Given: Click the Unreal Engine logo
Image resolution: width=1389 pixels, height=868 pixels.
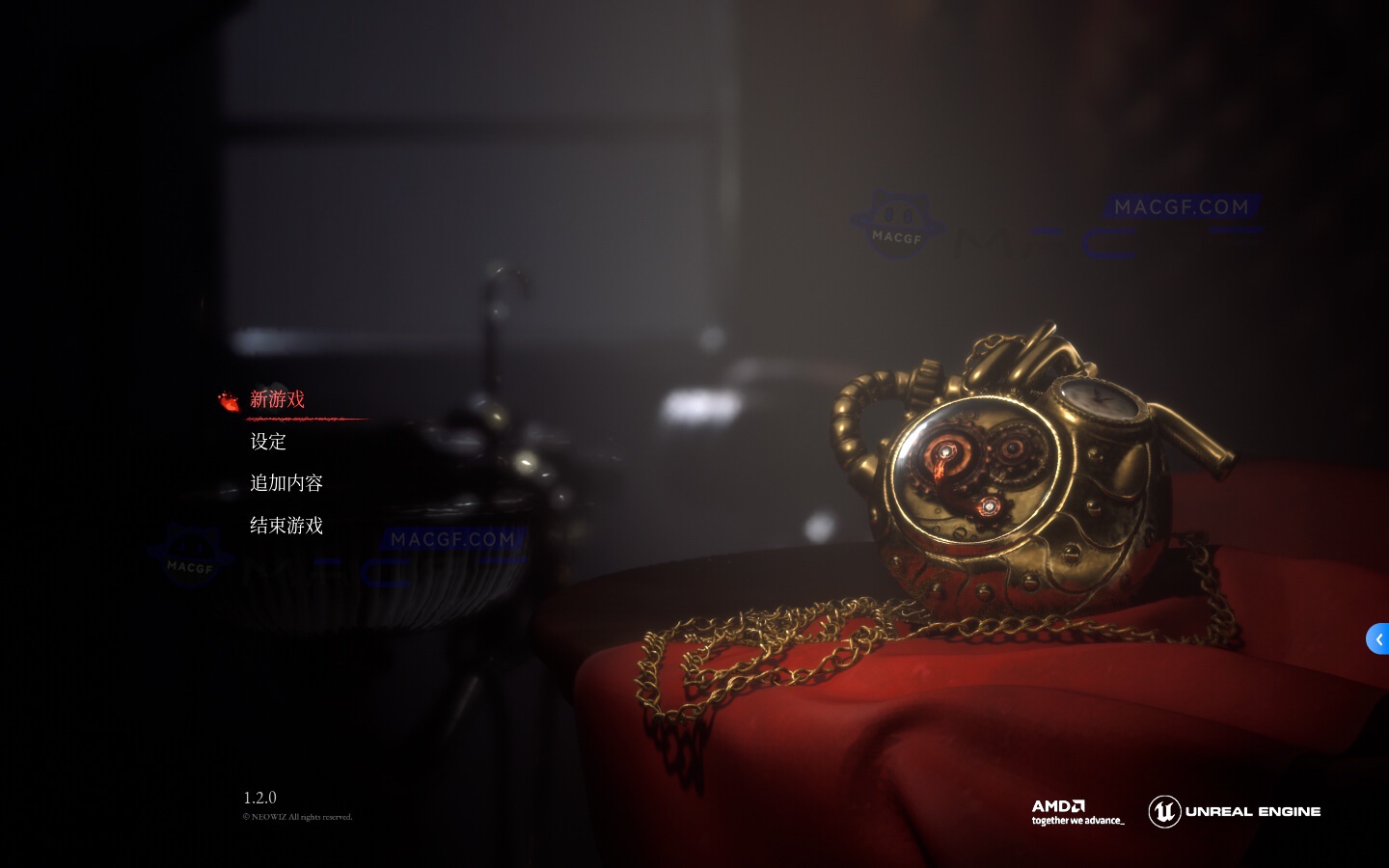Looking at the screenshot, I should (x=1235, y=811).
